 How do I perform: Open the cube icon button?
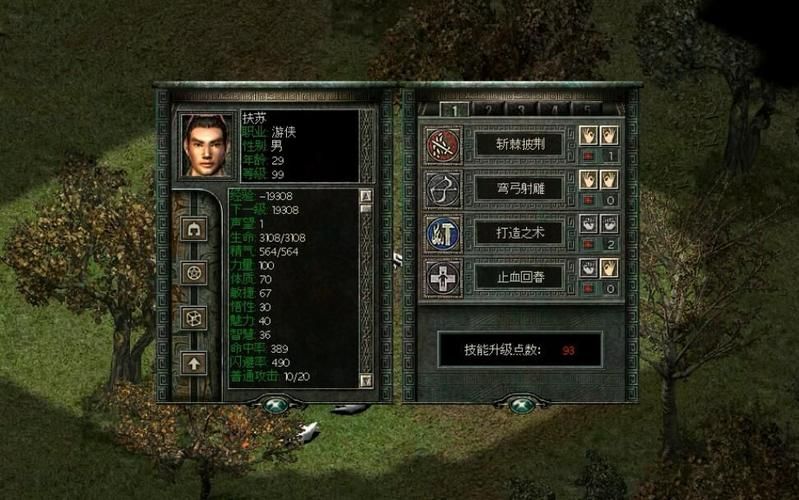point(193,317)
